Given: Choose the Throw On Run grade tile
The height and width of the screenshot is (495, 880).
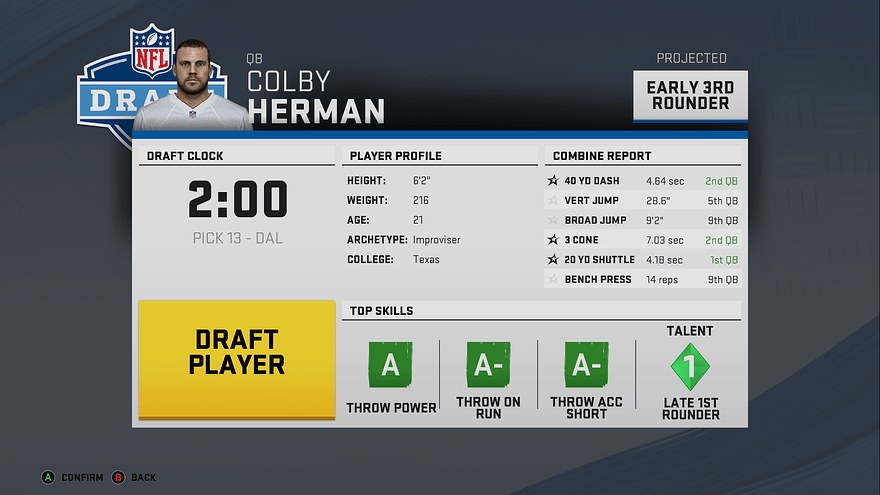Looking at the screenshot, I should click(488, 366).
